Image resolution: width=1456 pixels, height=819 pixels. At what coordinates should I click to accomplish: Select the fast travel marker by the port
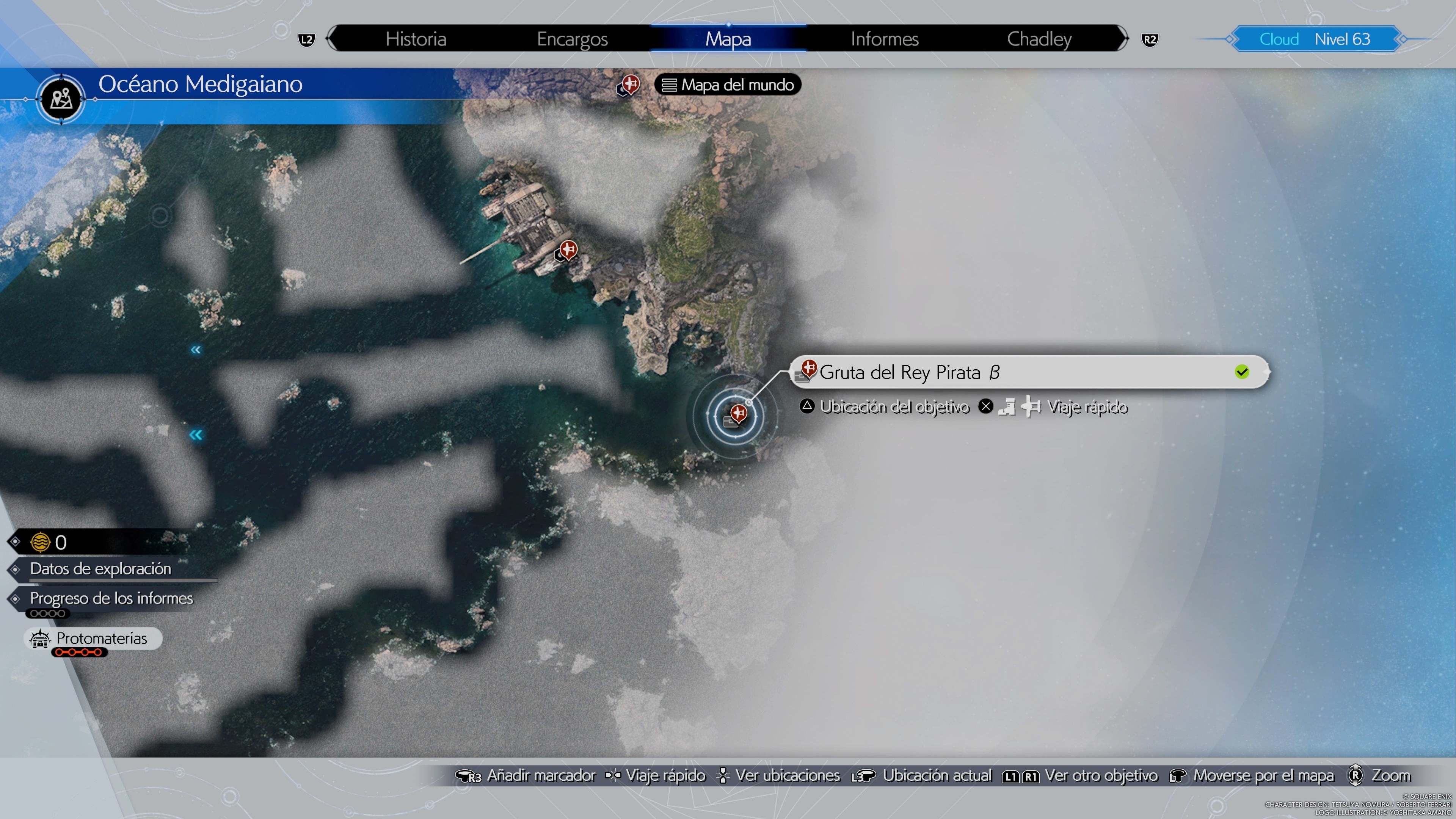point(567,250)
